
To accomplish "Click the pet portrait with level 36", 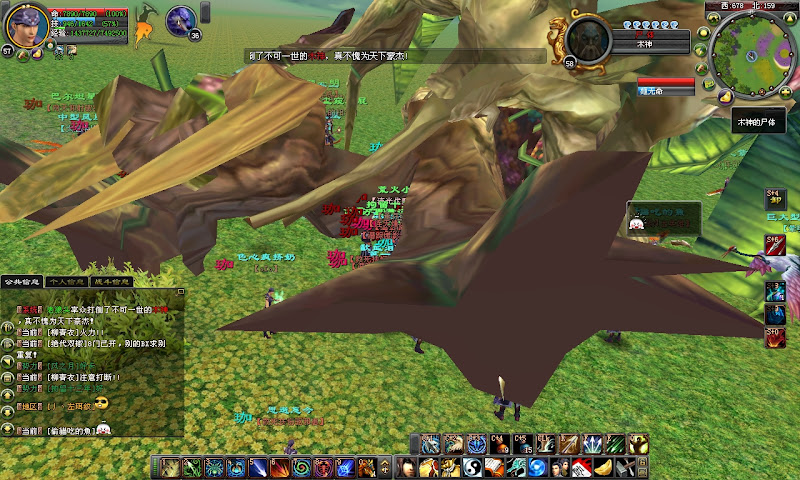I will pyautogui.click(x=180, y=20).
